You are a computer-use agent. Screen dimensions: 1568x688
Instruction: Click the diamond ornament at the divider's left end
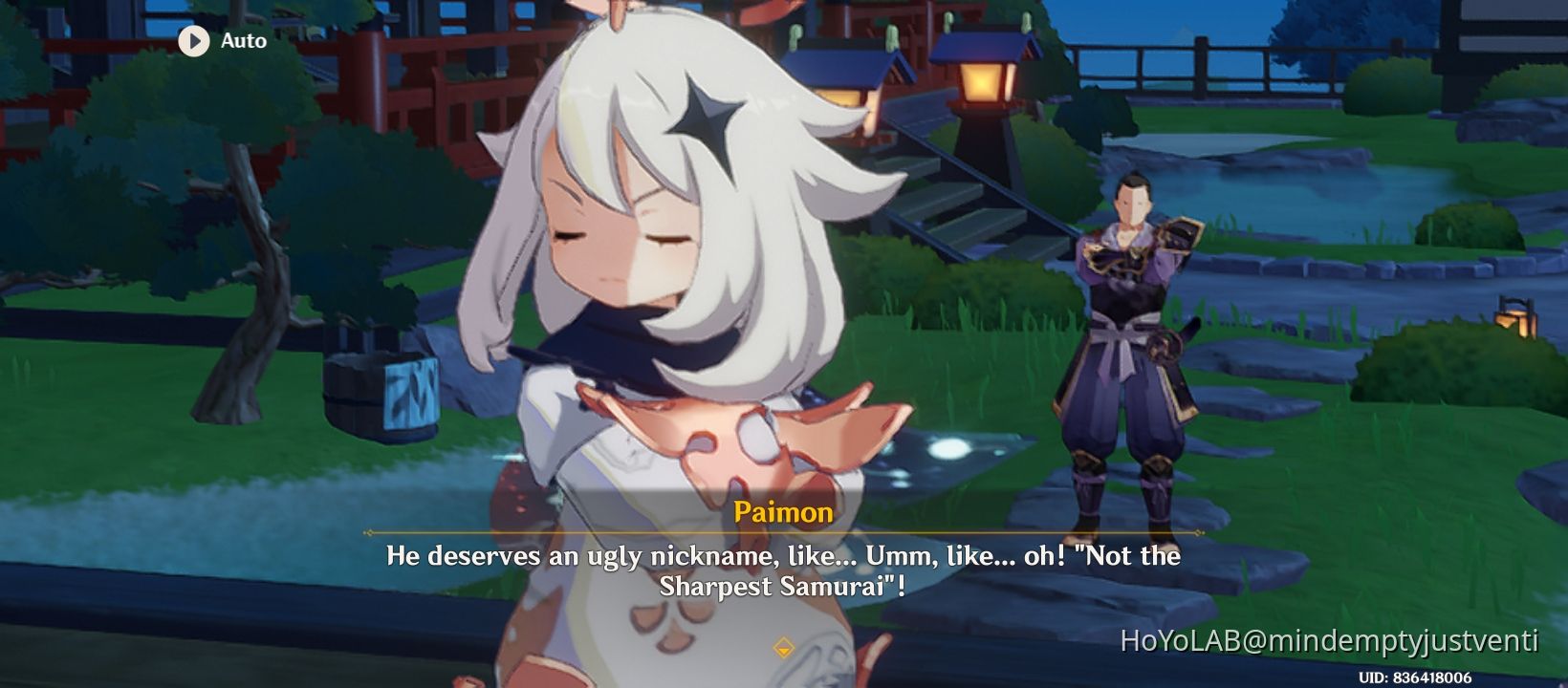point(368,534)
